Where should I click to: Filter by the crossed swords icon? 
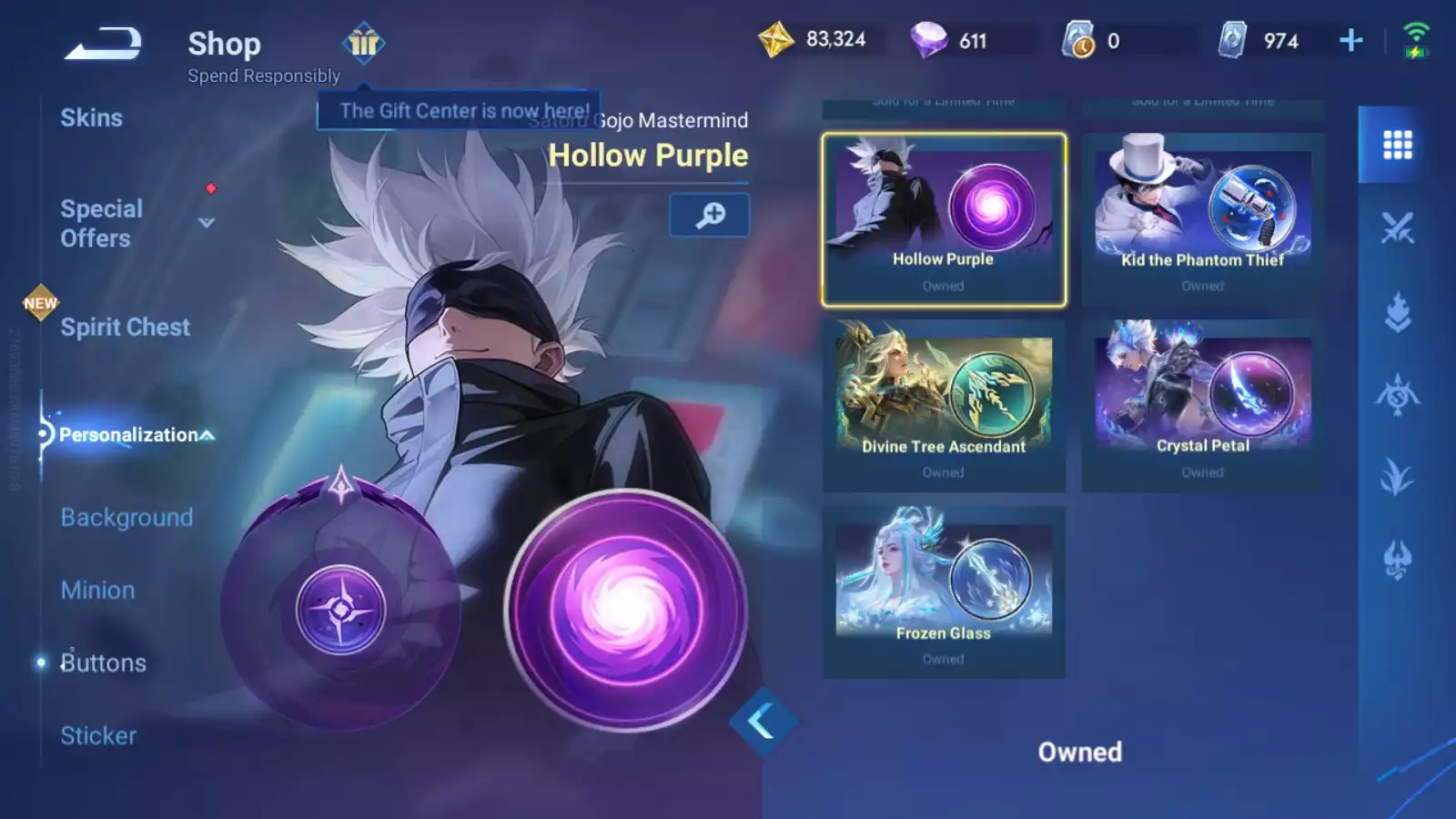click(1397, 228)
